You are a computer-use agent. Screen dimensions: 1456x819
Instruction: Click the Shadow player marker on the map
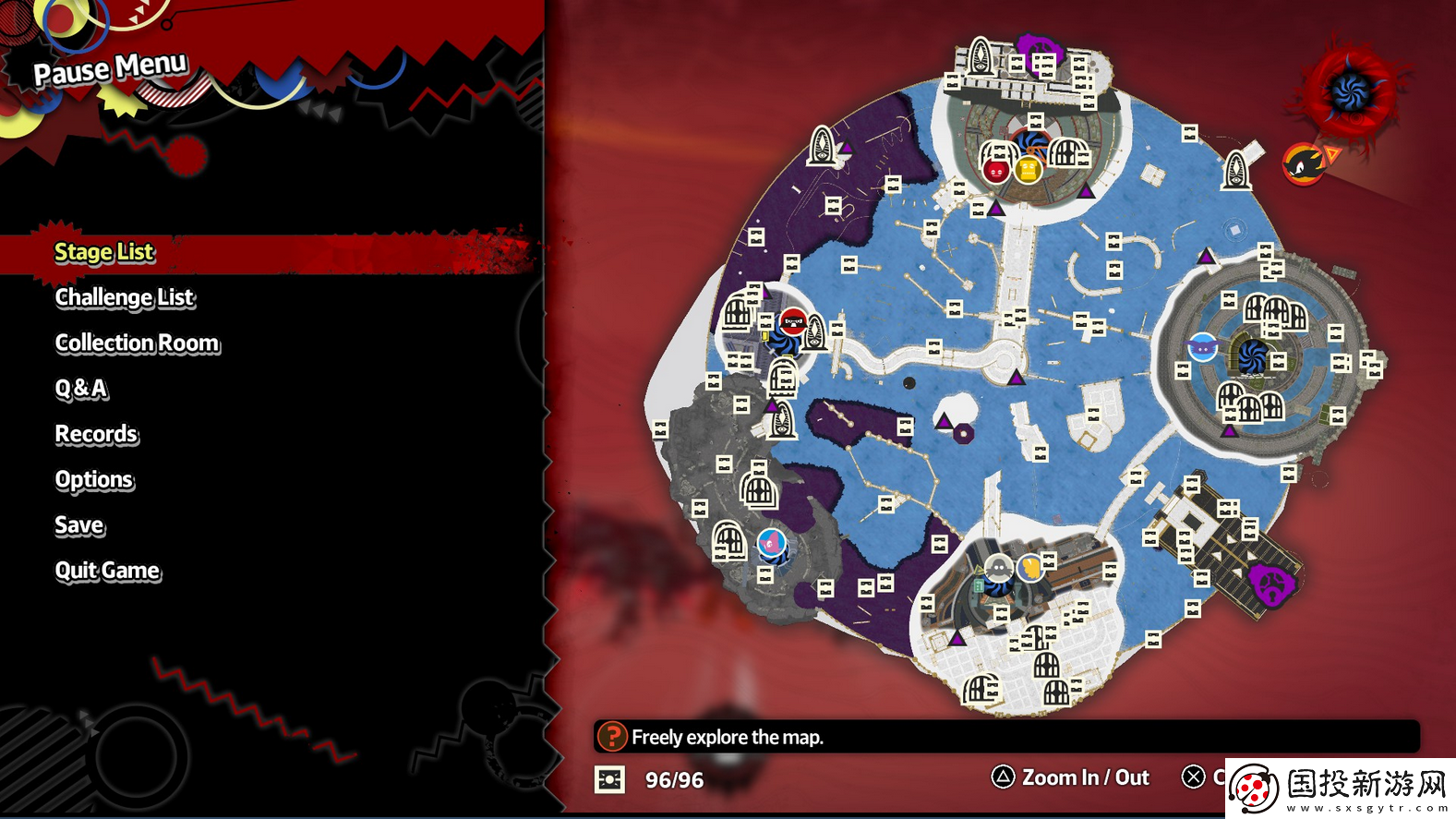(1304, 164)
